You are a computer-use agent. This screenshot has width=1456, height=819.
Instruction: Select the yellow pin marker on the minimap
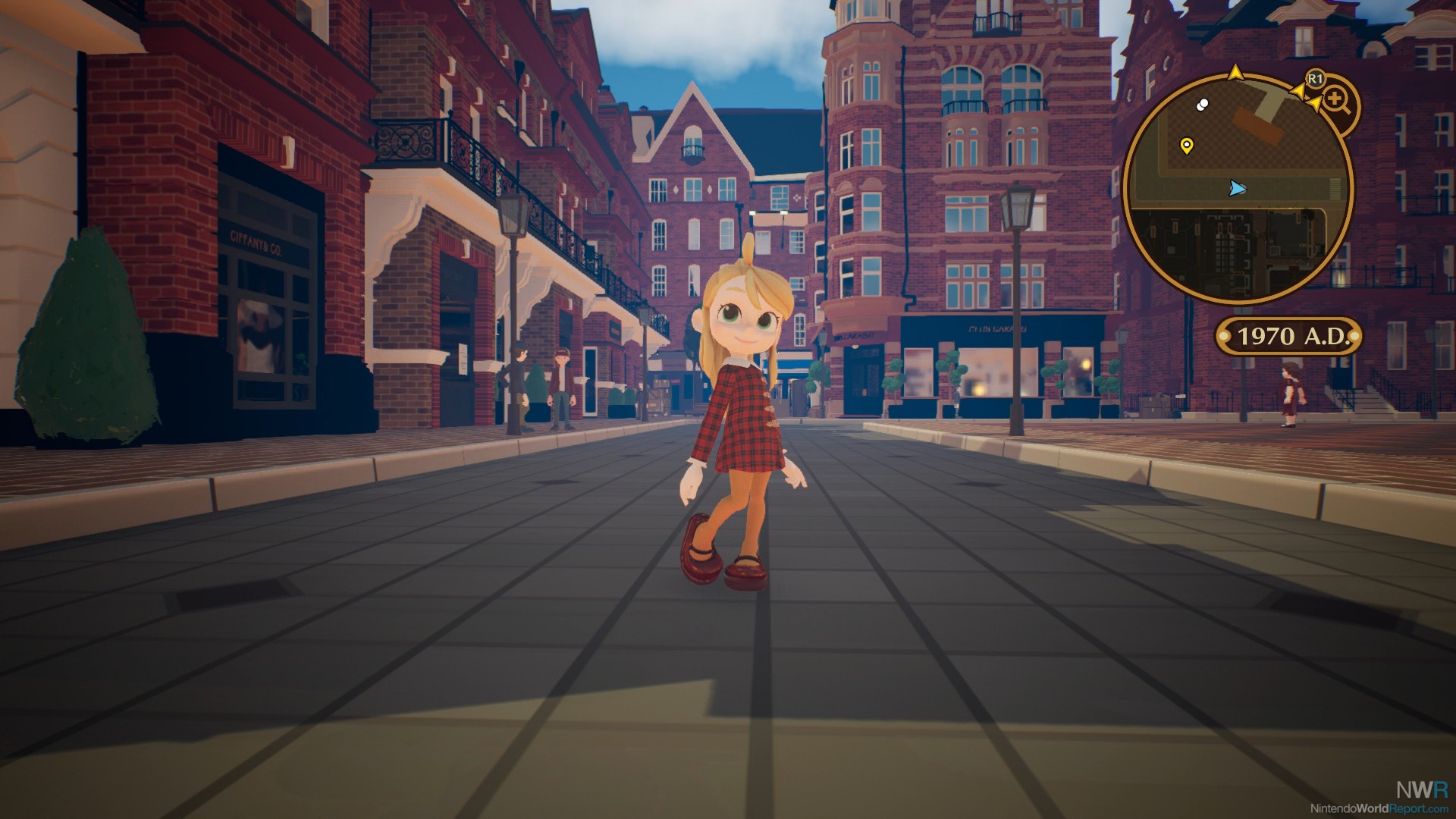click(x=1187, y=145)
